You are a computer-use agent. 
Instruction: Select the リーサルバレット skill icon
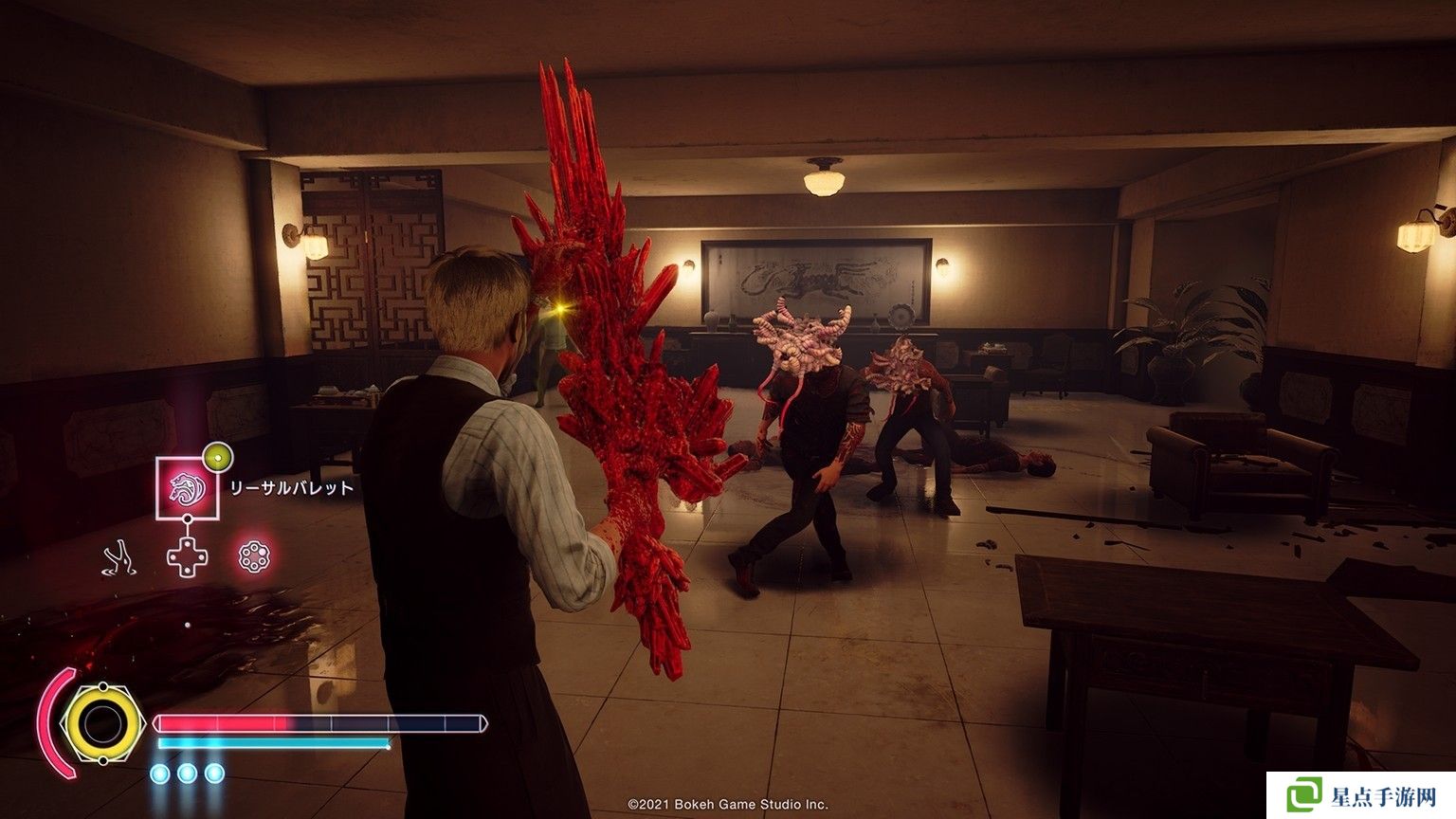click(x=187, y=488)
